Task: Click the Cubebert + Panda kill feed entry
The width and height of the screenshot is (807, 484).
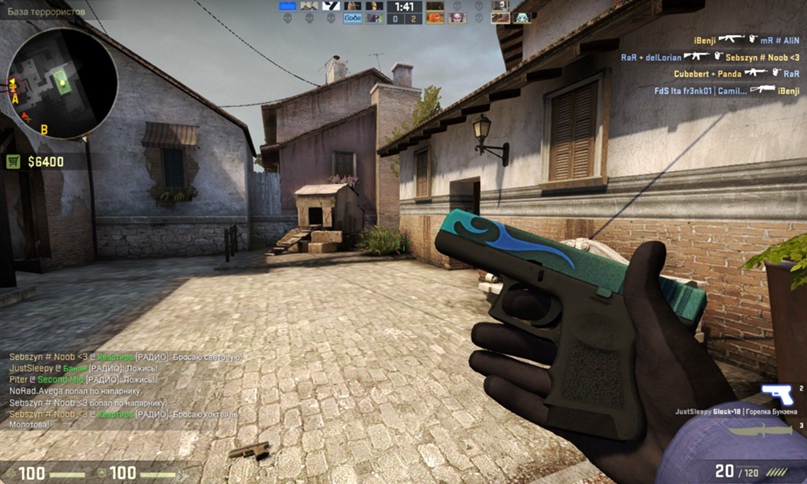Action: pos(735,73)
